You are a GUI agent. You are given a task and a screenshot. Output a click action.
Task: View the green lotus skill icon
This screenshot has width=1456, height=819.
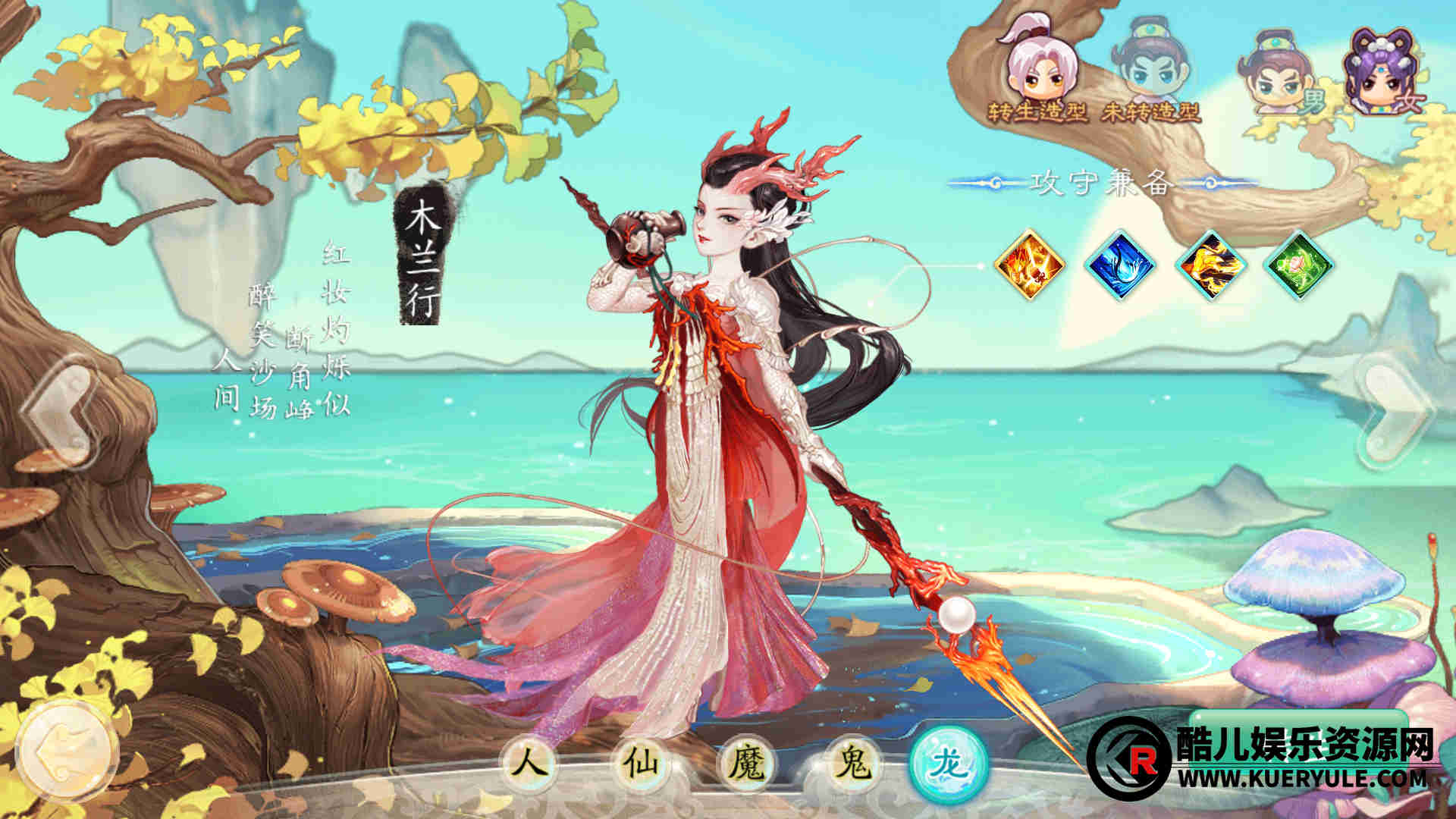pyautogui.click(x=1299, y=265)
